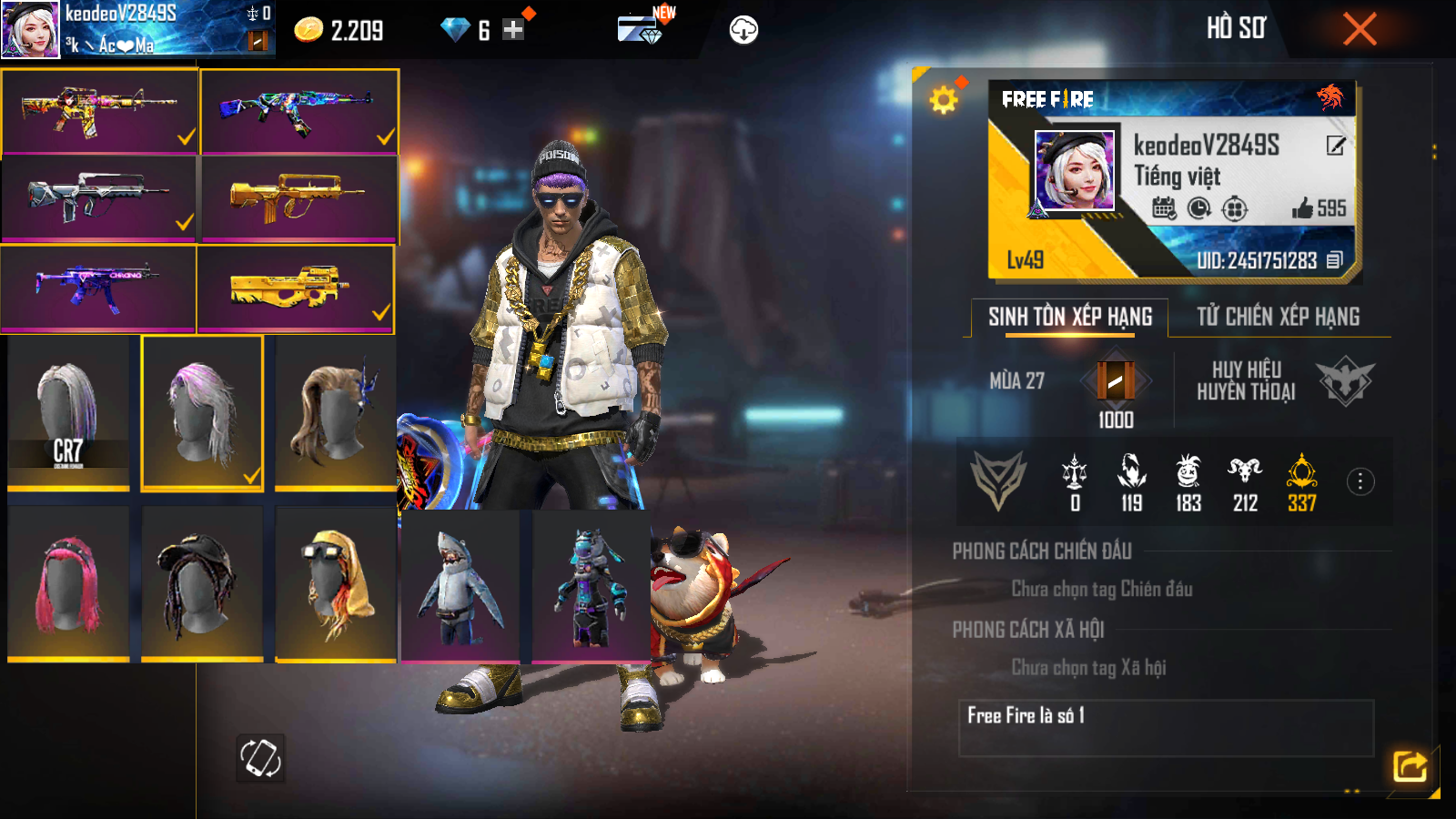Rotate the screen with the phone icon
Viewport: 1456px width, 819px height.
click(x=260, y=757)
